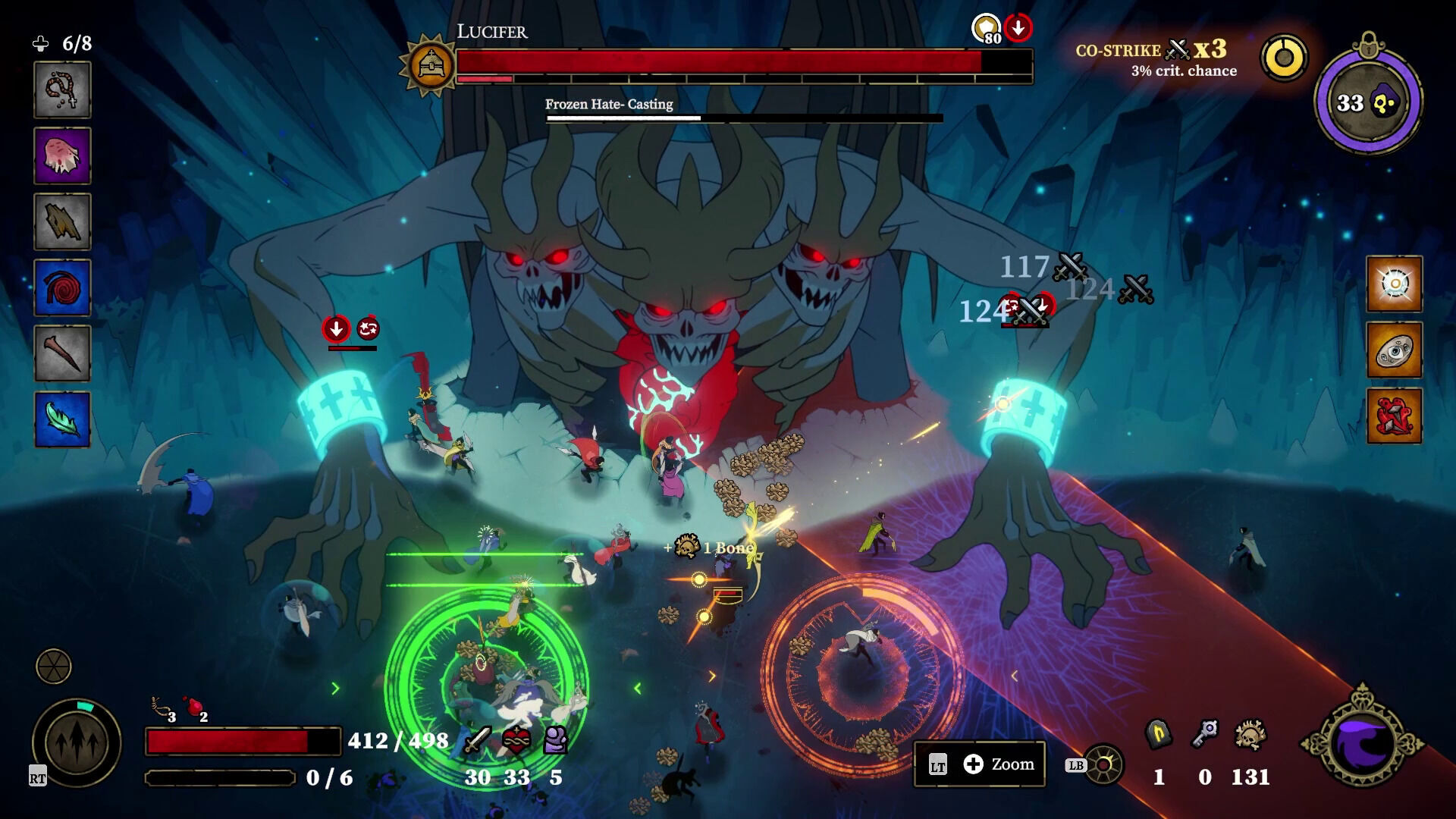Select the Lucifer boss helmet emblem

point(431,65)
